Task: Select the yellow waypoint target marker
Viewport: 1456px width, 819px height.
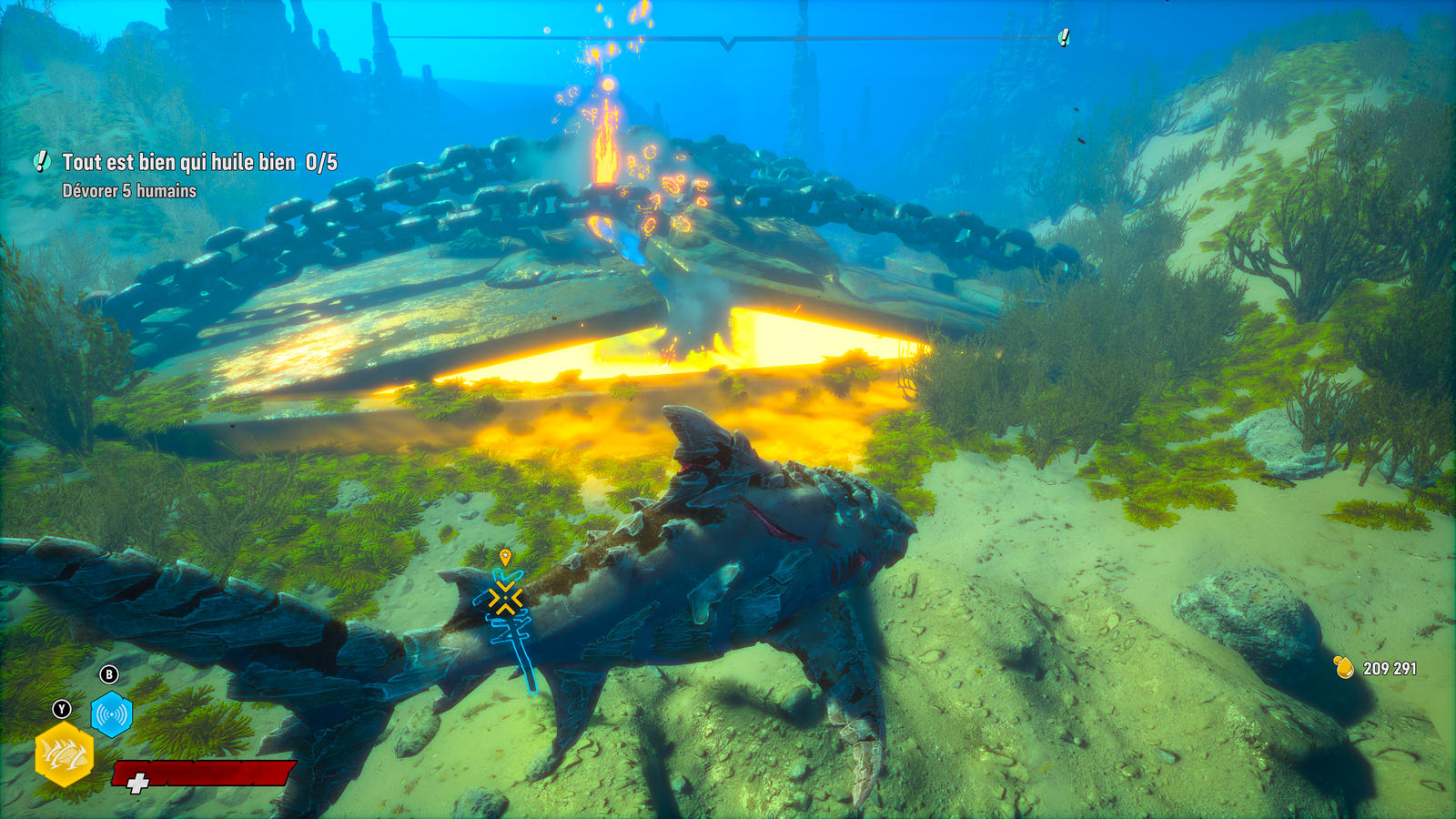Action: tap(505, 598)
